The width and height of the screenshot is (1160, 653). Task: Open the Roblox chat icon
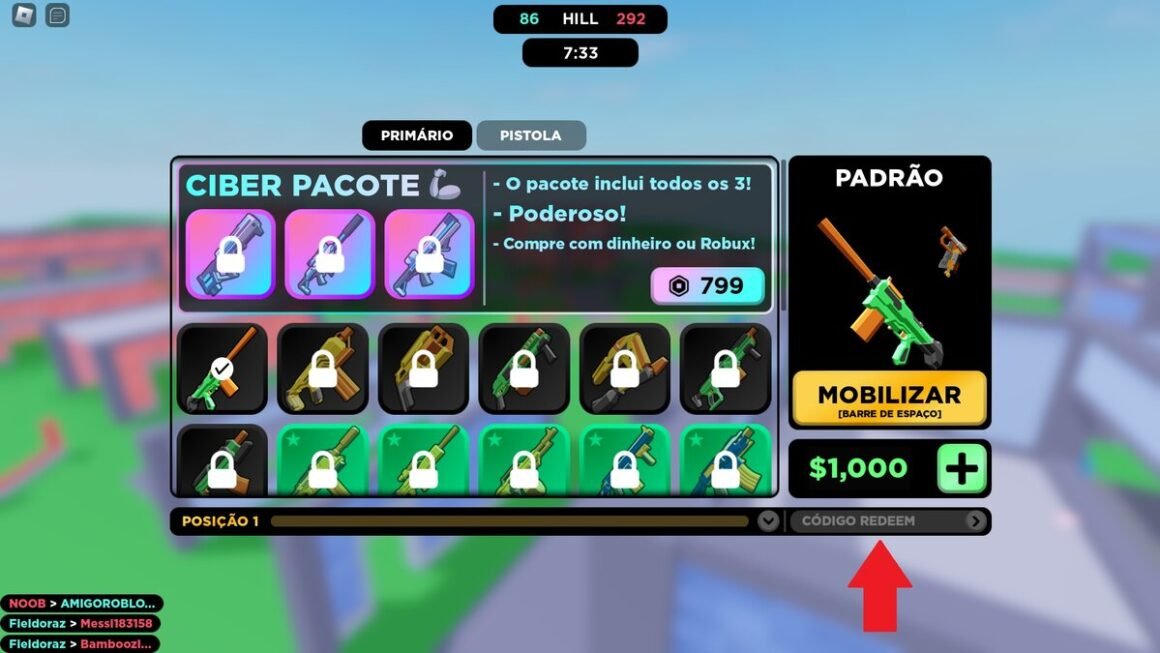point(58,15)
